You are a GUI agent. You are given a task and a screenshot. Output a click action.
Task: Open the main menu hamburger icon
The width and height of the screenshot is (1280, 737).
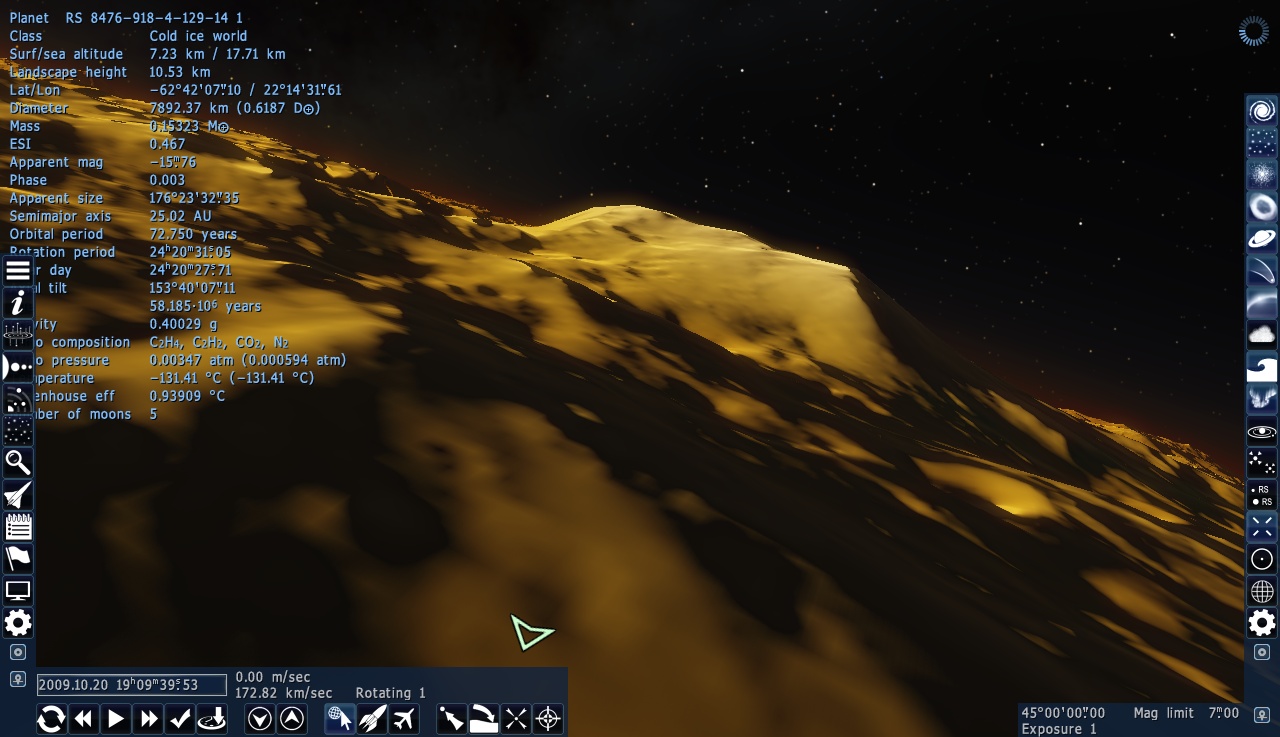[x=18, y=271]
